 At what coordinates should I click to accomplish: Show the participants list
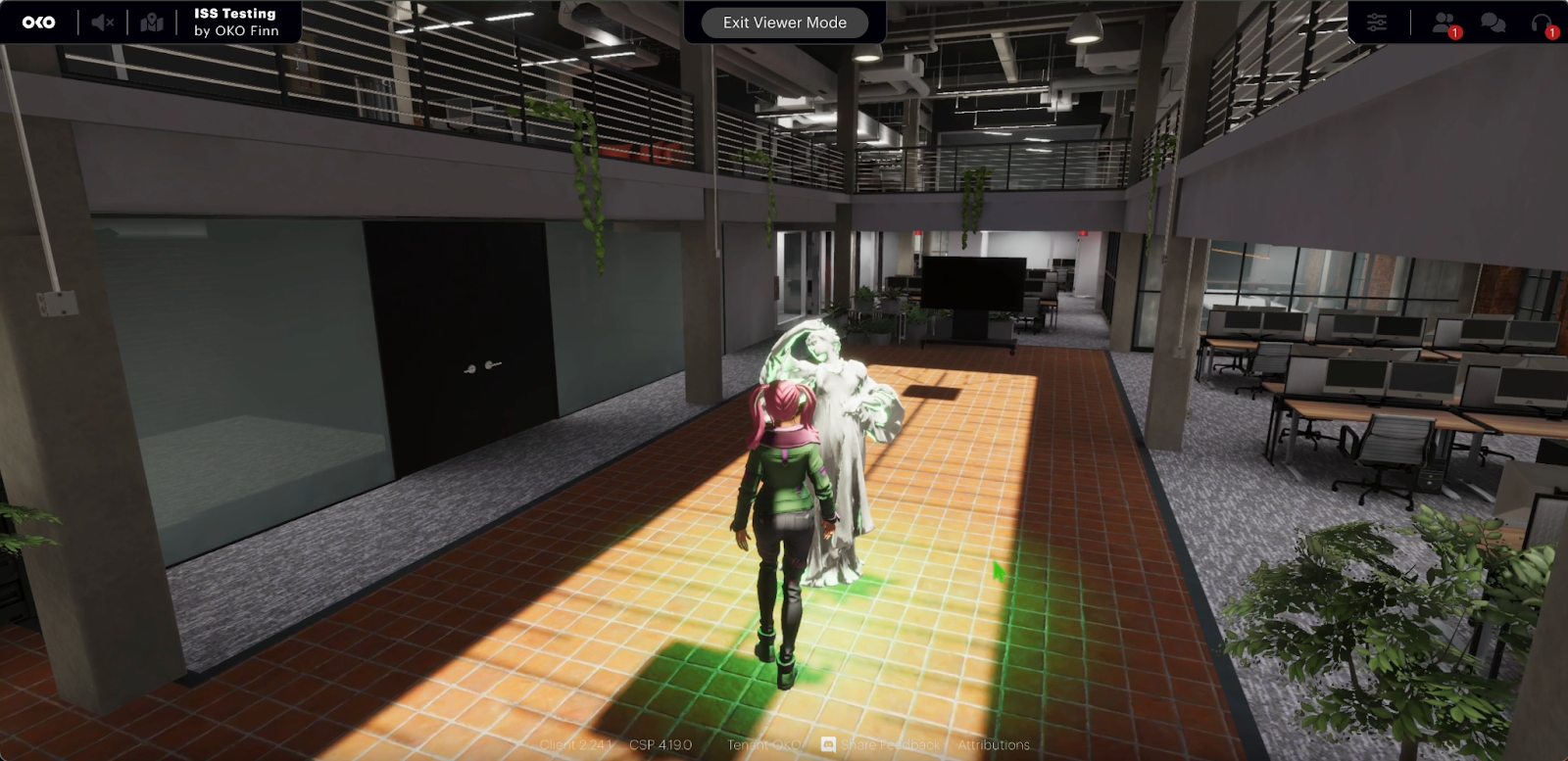click(1444, 23)
